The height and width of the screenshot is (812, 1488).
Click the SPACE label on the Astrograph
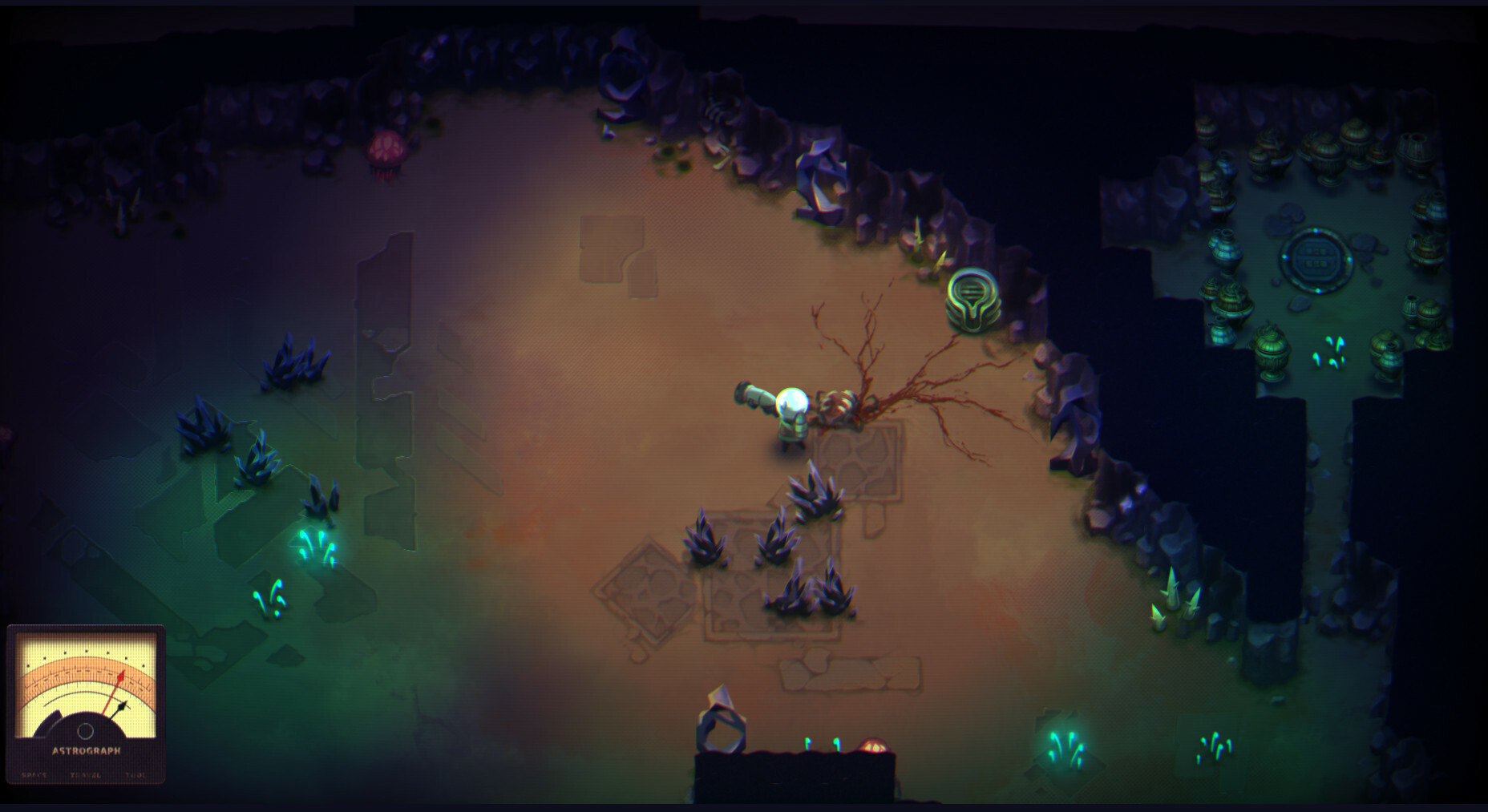coord(34,774)
